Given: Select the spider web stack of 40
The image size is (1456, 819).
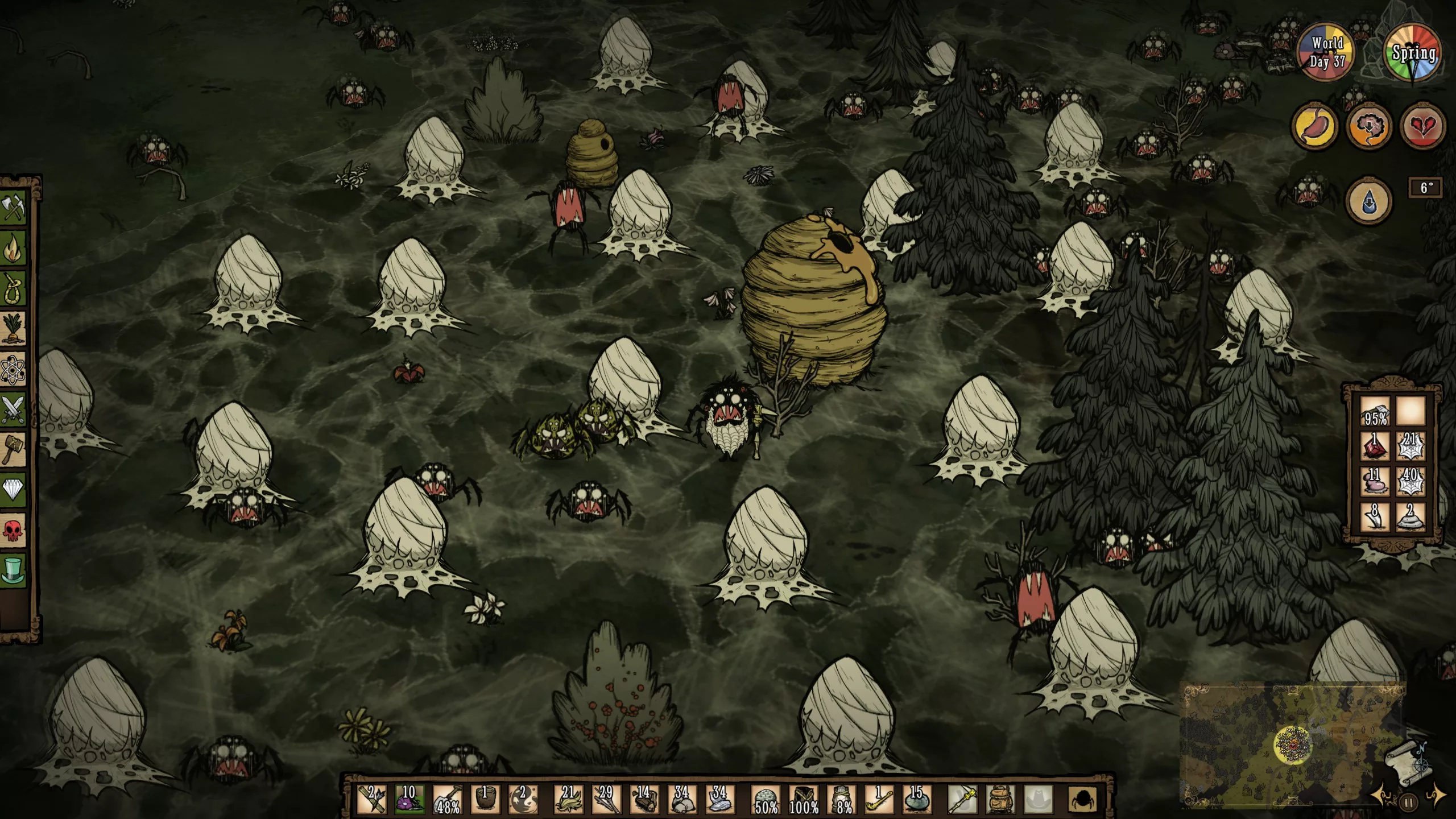Looking at the screenshot, I should tap(1411, 481).
